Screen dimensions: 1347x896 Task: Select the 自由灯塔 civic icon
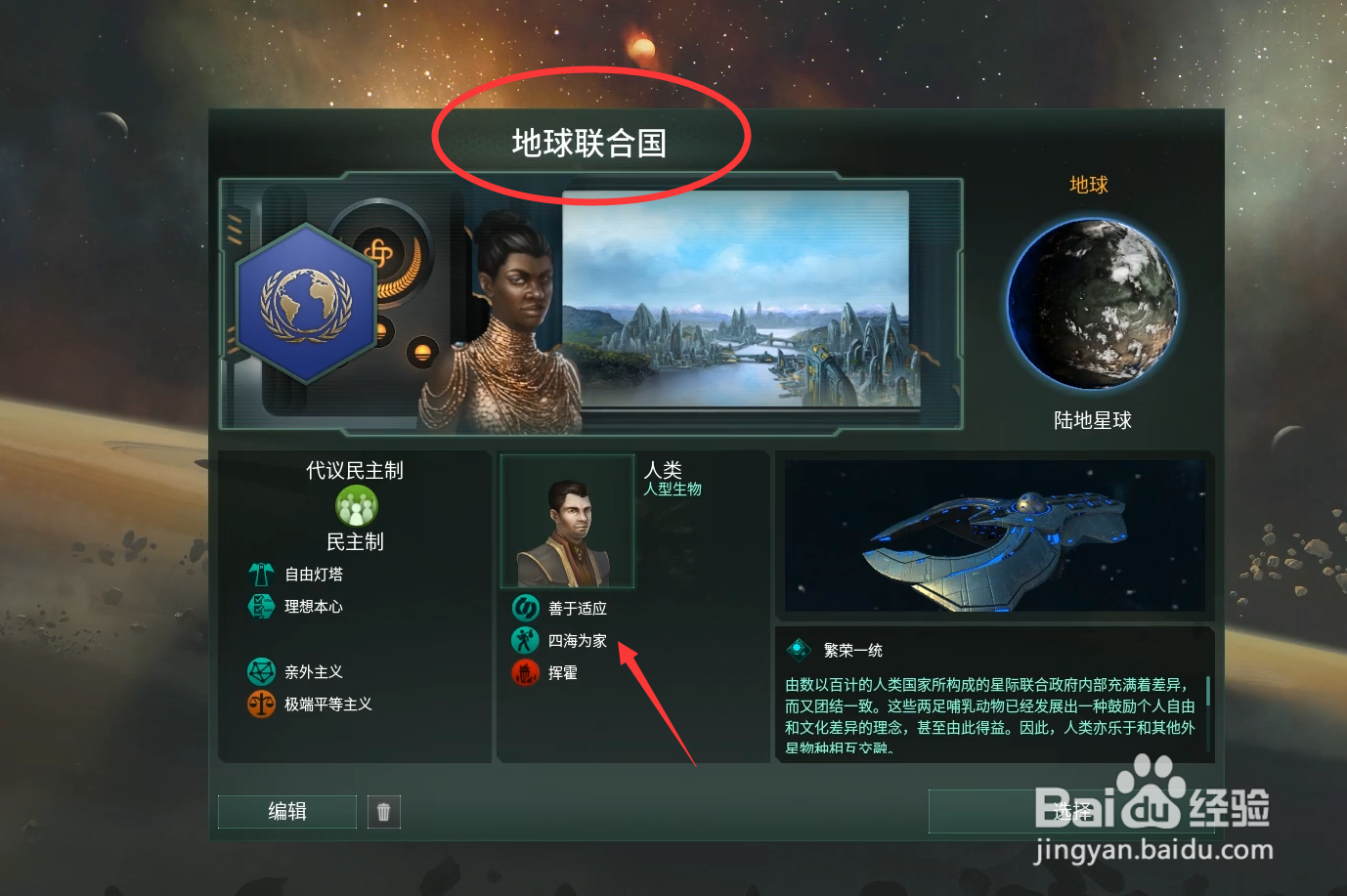[x=261, y=574]
